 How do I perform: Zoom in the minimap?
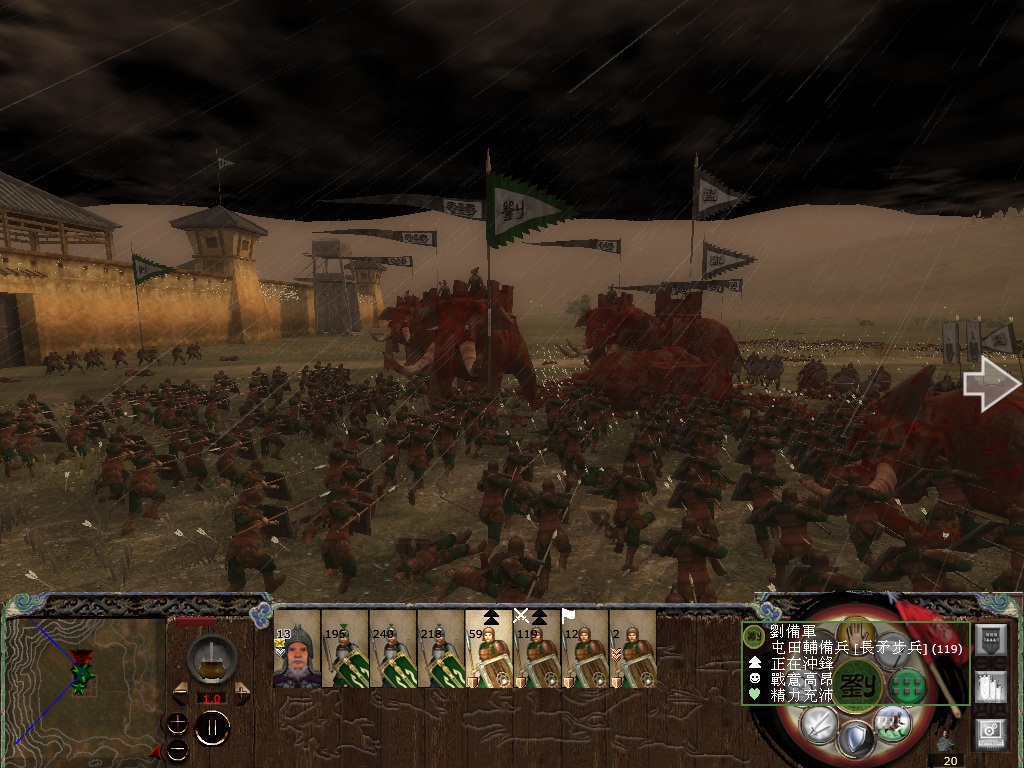(x=177, y=722)
